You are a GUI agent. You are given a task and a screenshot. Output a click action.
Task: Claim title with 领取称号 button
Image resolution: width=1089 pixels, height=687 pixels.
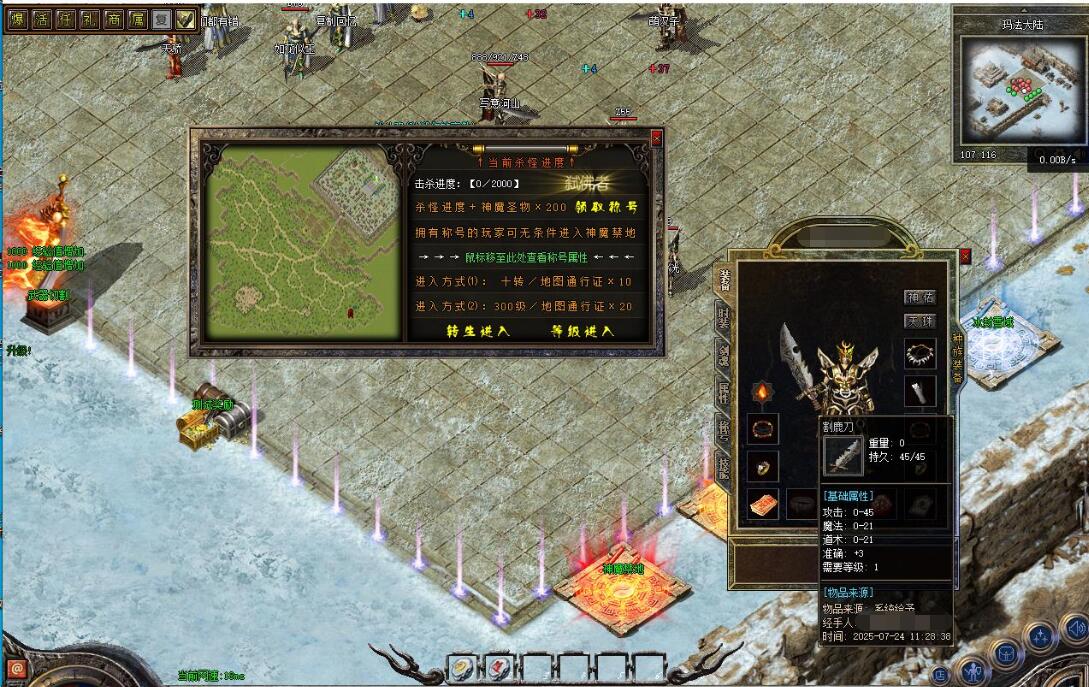606,207
